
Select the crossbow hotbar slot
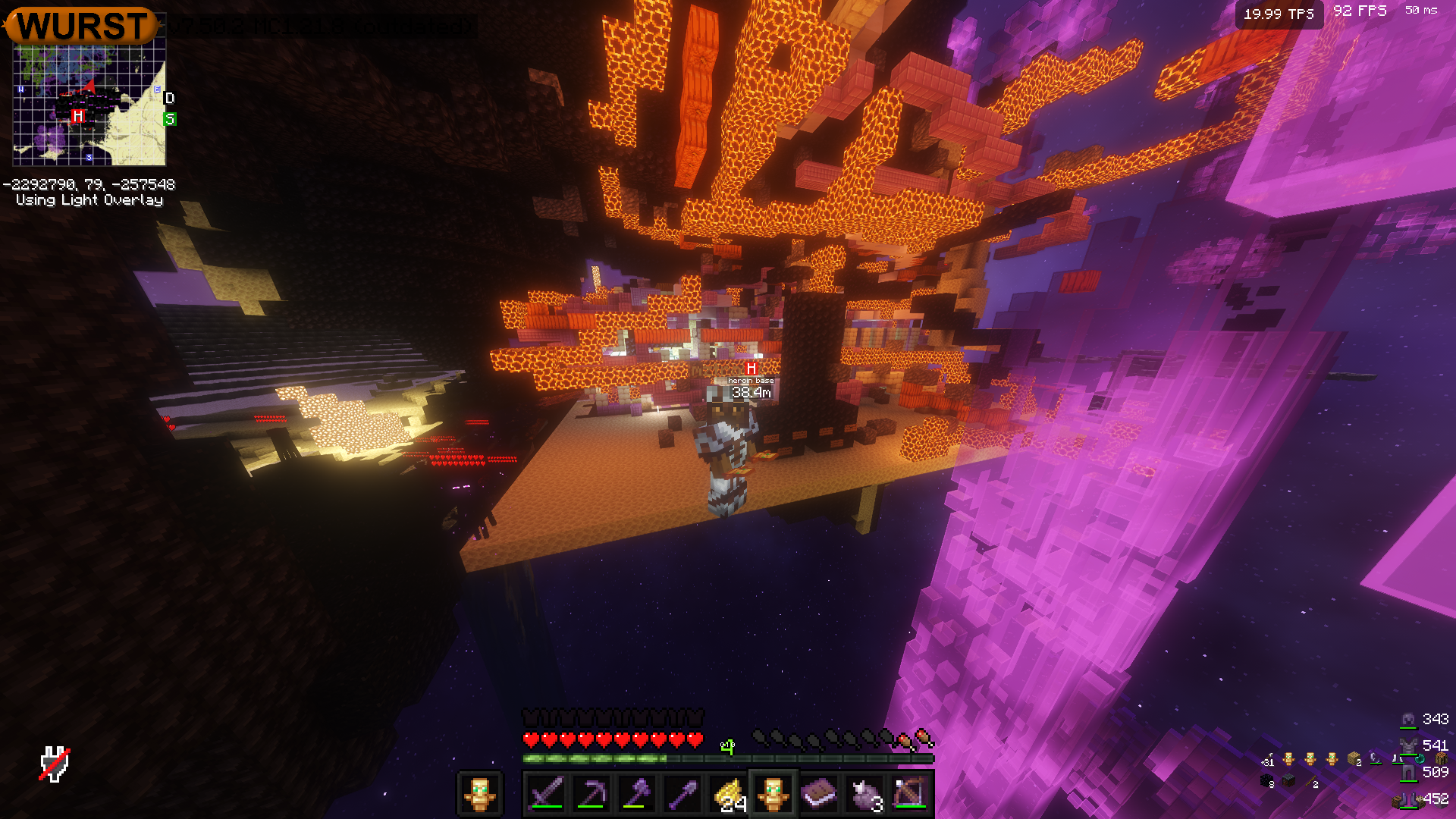tap(910, 794)
